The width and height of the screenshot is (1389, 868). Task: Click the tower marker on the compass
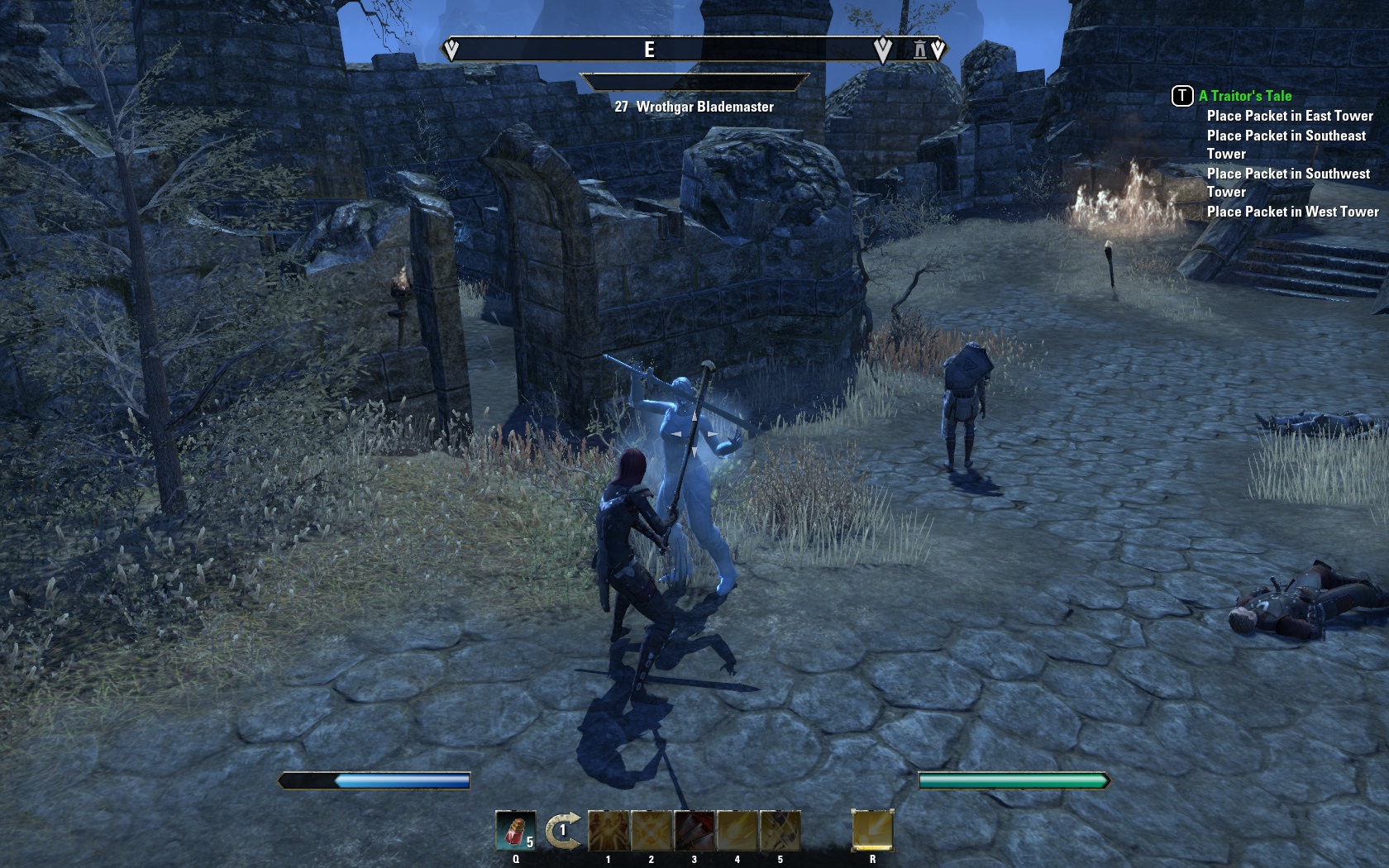919,50
